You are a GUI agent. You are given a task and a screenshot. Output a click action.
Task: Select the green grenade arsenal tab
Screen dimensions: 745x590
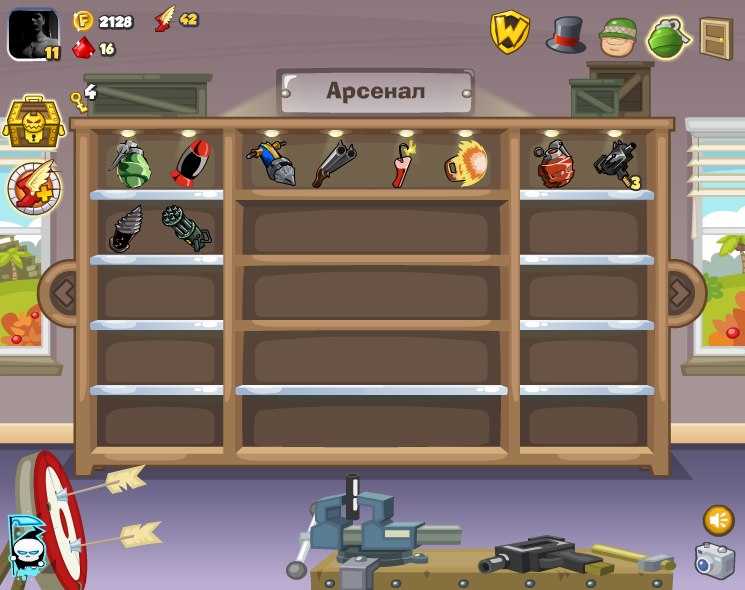(669, 38)
